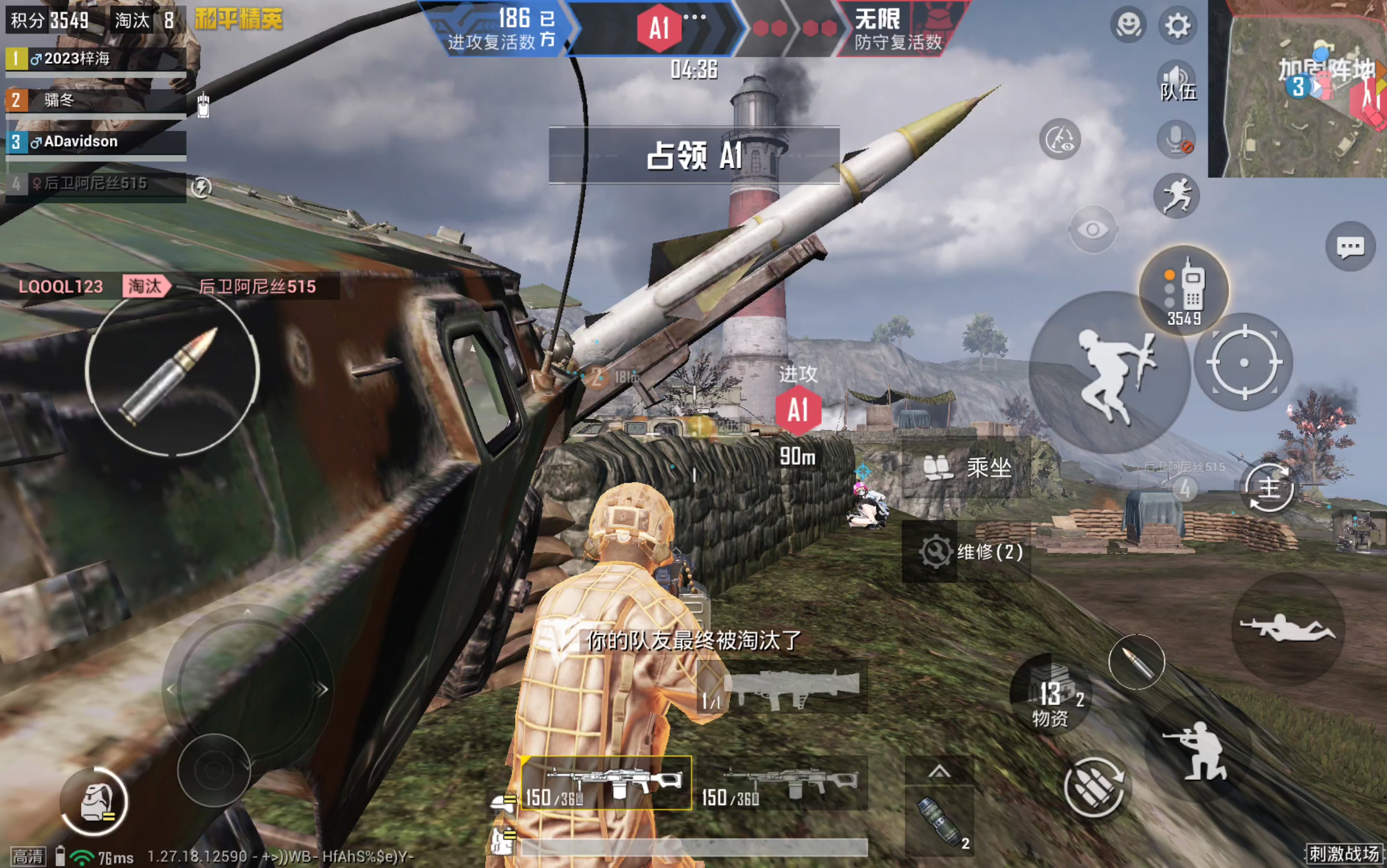Open the quick chat message bubble
Screen dimensions: 1387x868
point(1350,247)
